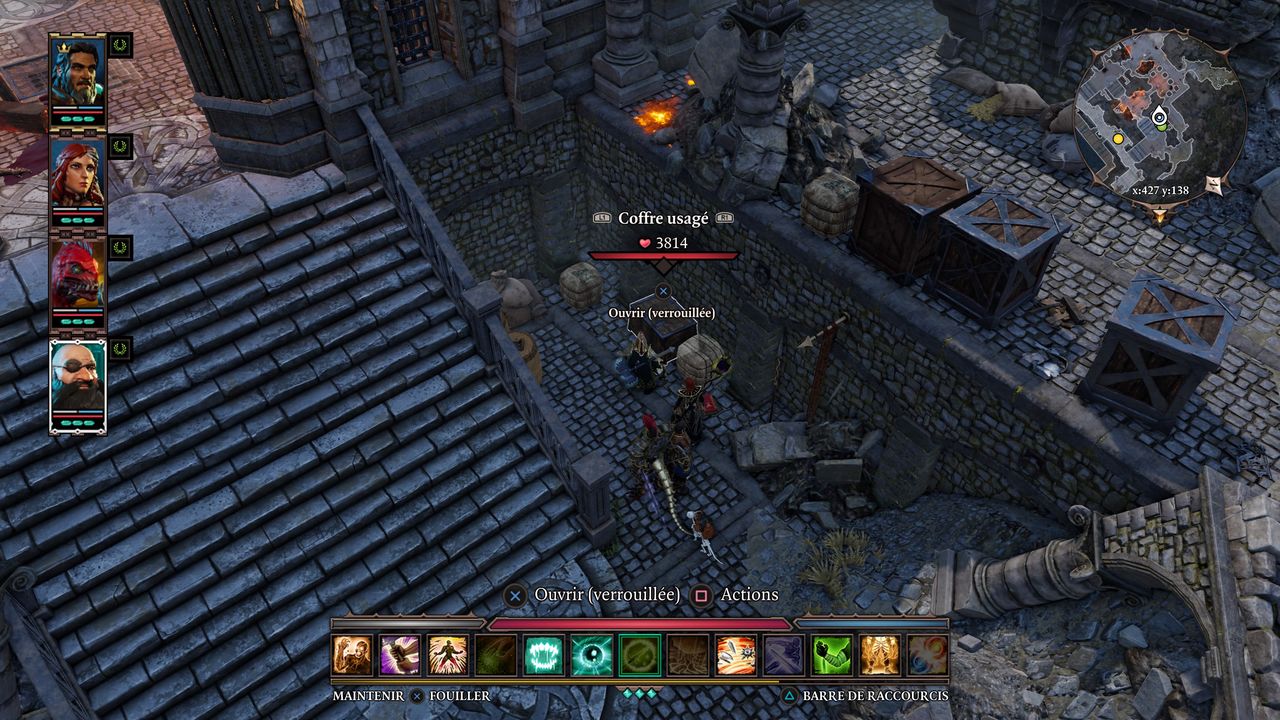Use the orange thrown daggers skill
The height and width of the screenshot is (720, 1280).
(x=736, y=655)
